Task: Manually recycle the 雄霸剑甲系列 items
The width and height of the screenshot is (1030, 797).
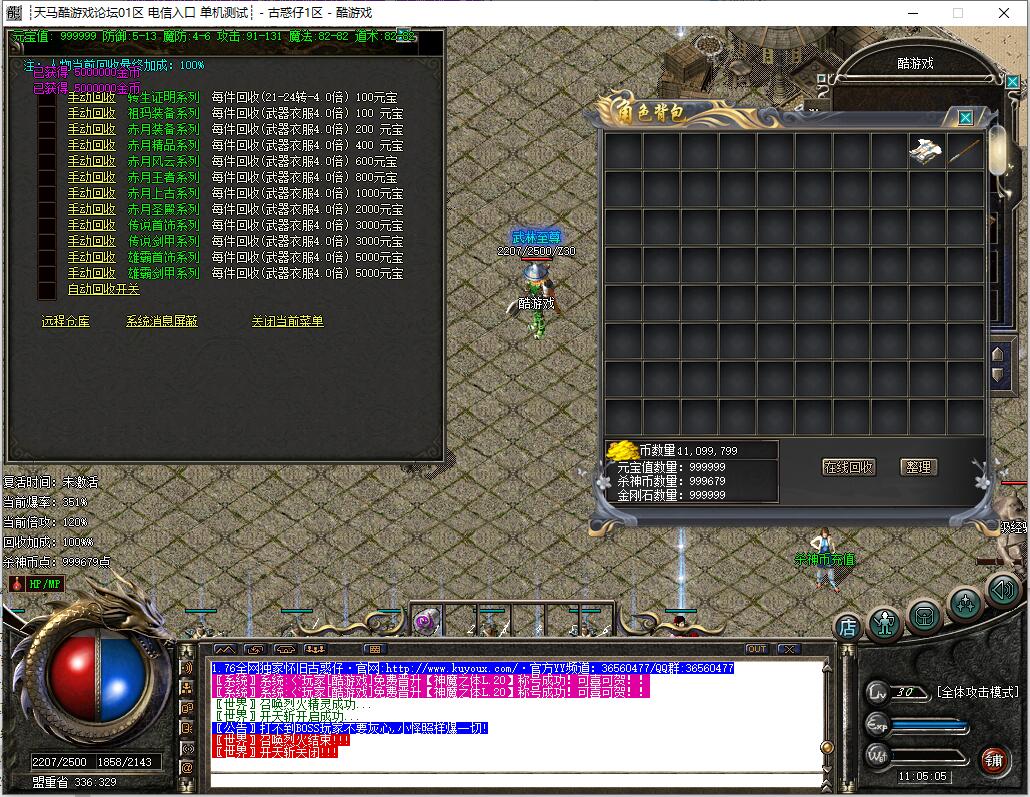Action: pyautogui.click(x=91, y=273)
